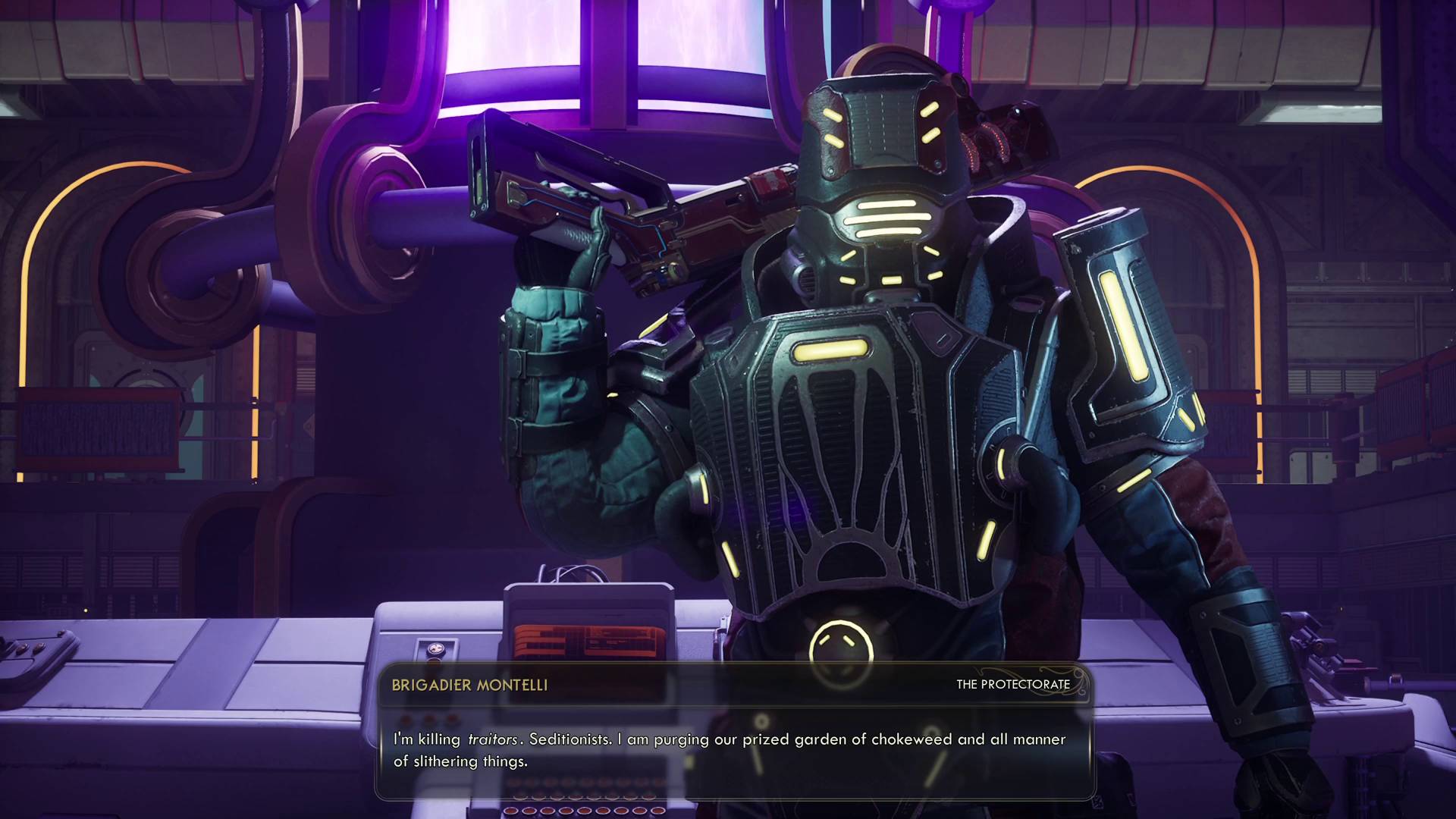The height and width of the screenshot is (819, 1456).
Task: Click the italicized word traitors in the dialogue
Action: pyautogui.click(x=493, y=739)
